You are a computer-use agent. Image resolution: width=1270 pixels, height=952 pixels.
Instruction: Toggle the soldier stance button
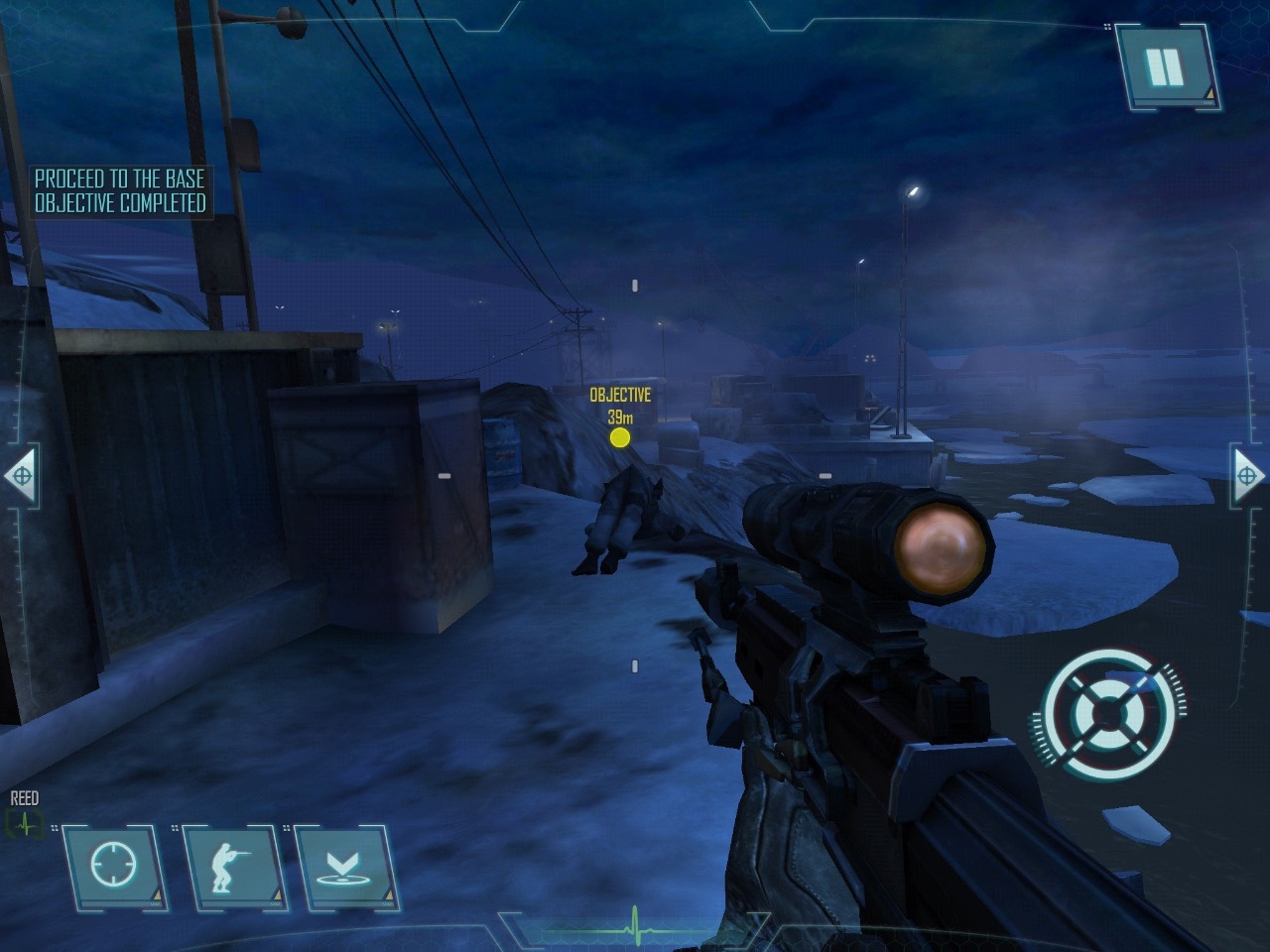coord(233,866)
